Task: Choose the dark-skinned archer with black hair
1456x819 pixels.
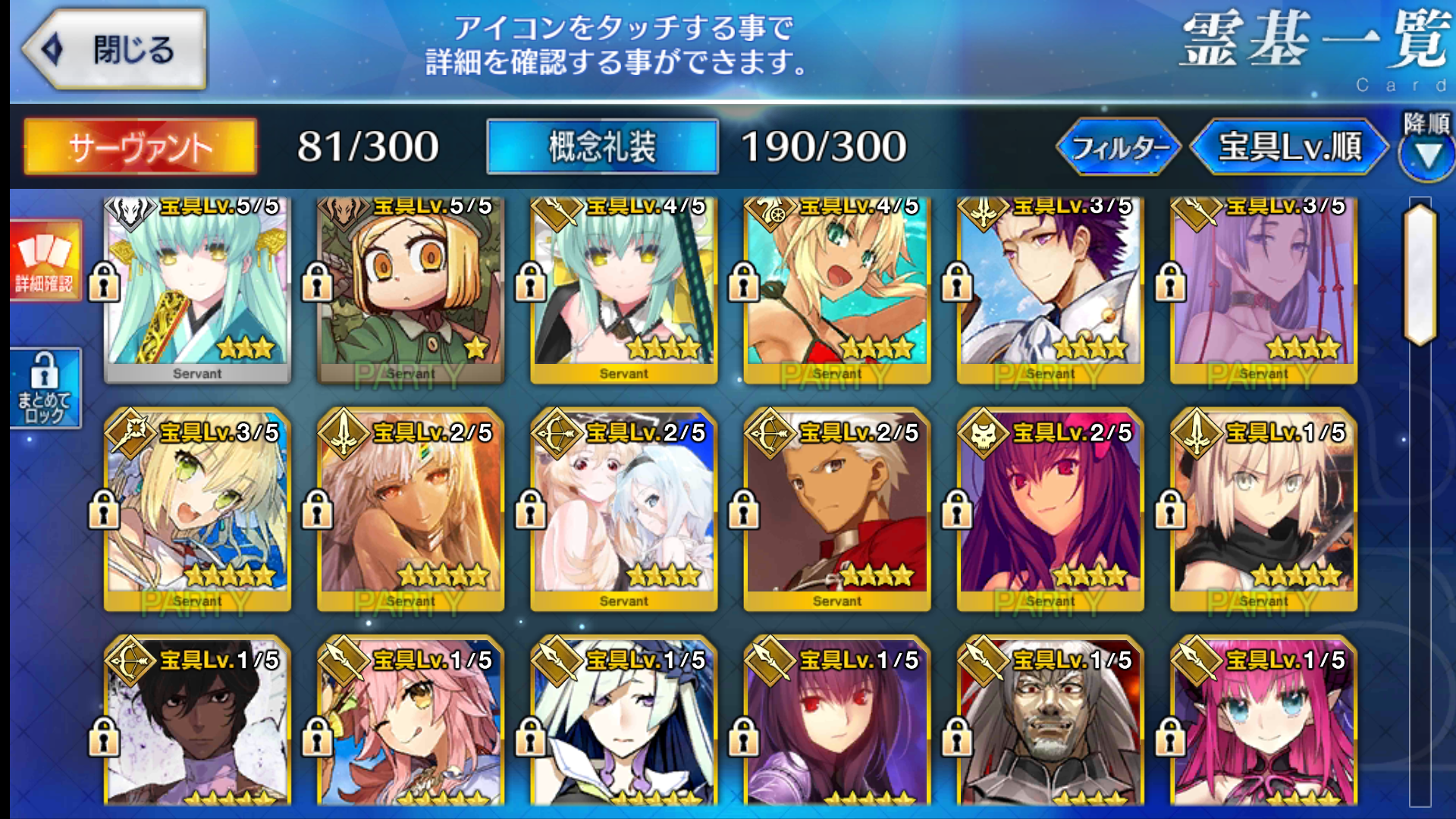Action: coord(197,724)
